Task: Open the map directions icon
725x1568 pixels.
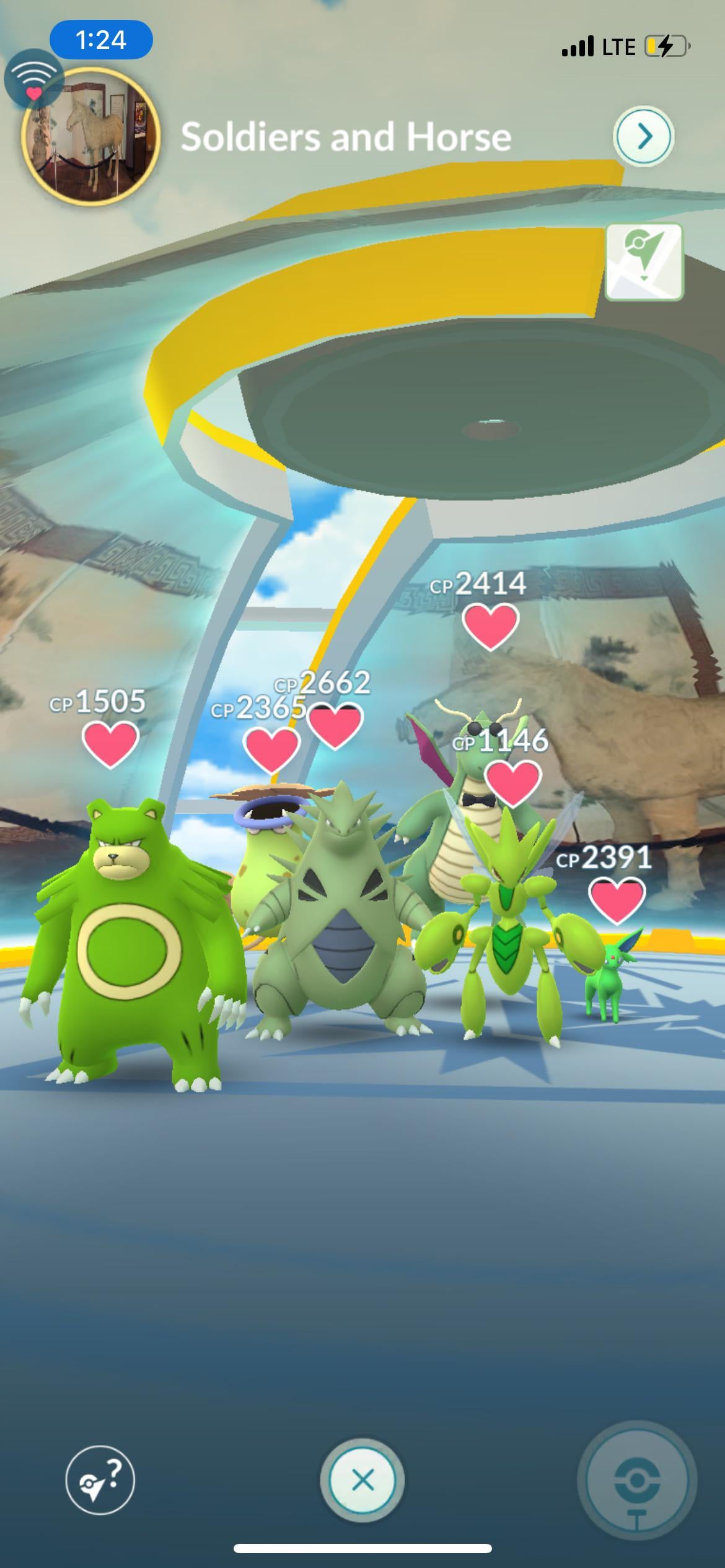Action: 644,262
